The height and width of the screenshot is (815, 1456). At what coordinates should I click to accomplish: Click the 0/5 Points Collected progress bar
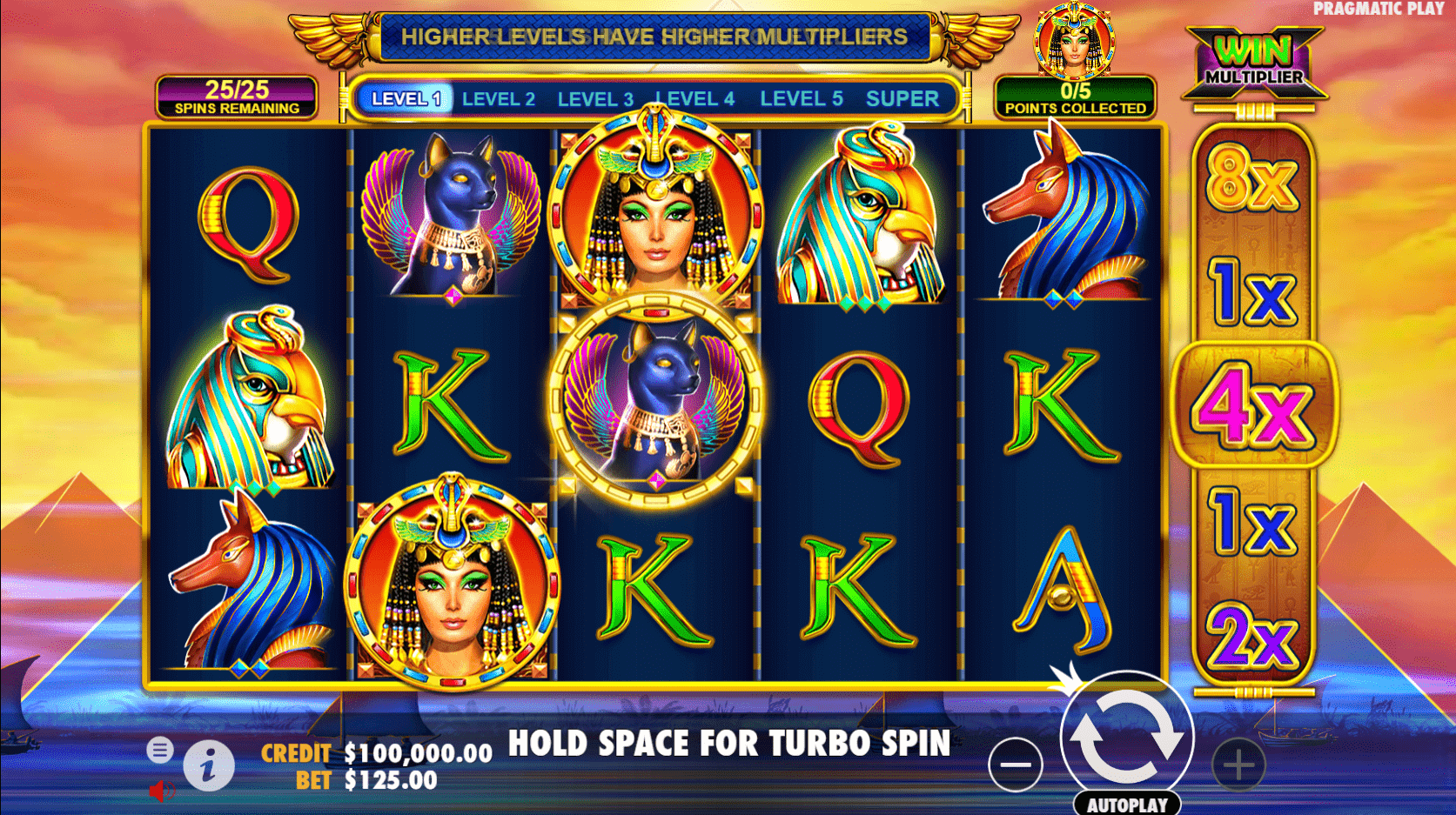[1075, 98]
